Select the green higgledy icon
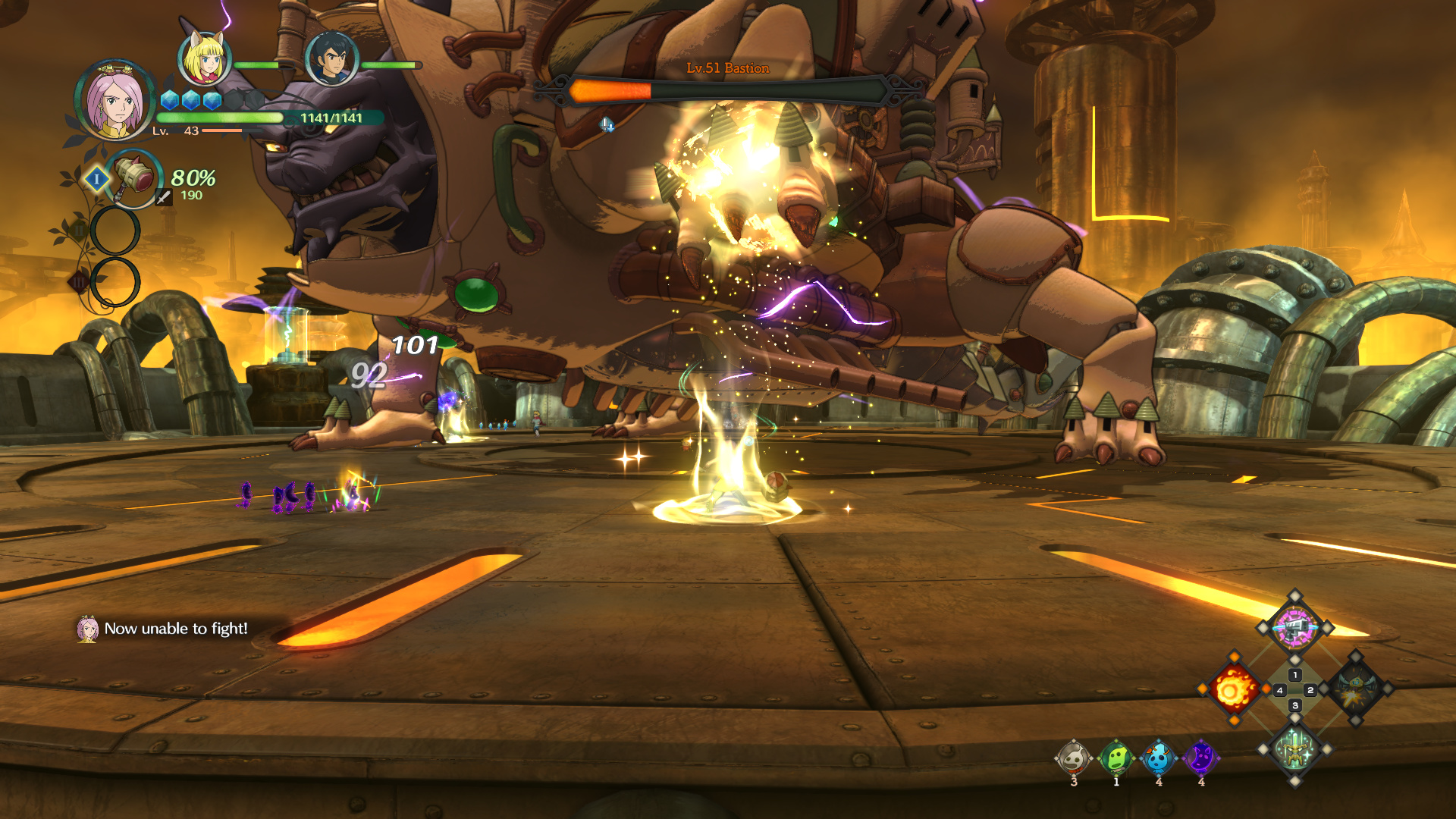This screenshot has width=1456, height=819. point(1116,758)
